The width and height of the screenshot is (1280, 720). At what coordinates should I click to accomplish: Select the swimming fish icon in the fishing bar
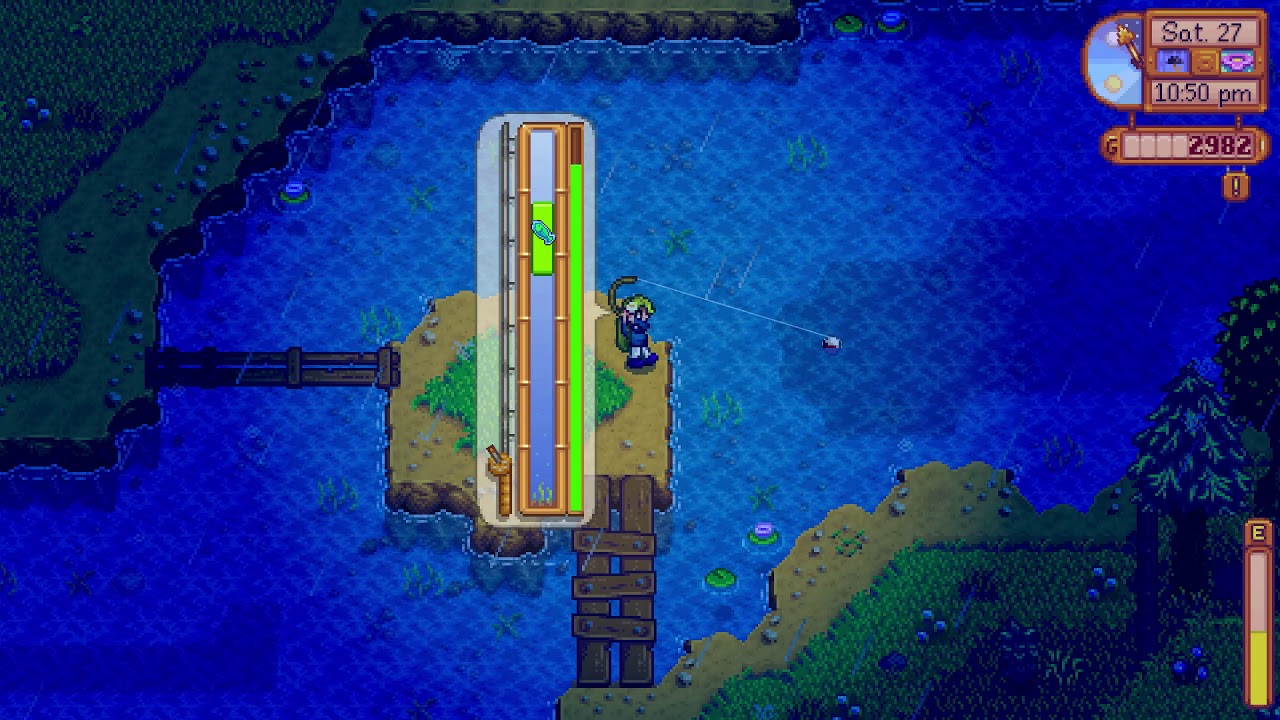coord(540,231)
